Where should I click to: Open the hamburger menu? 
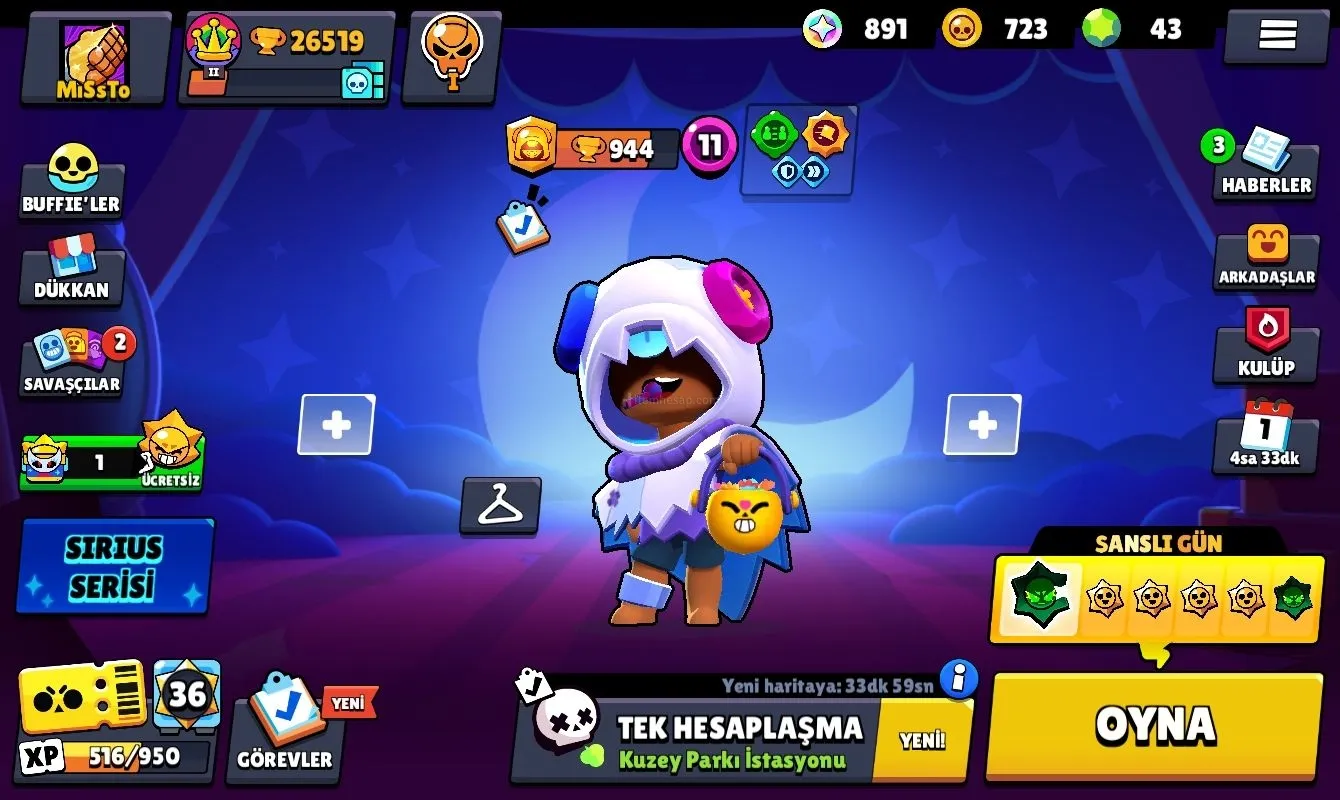coord(1276,36)
